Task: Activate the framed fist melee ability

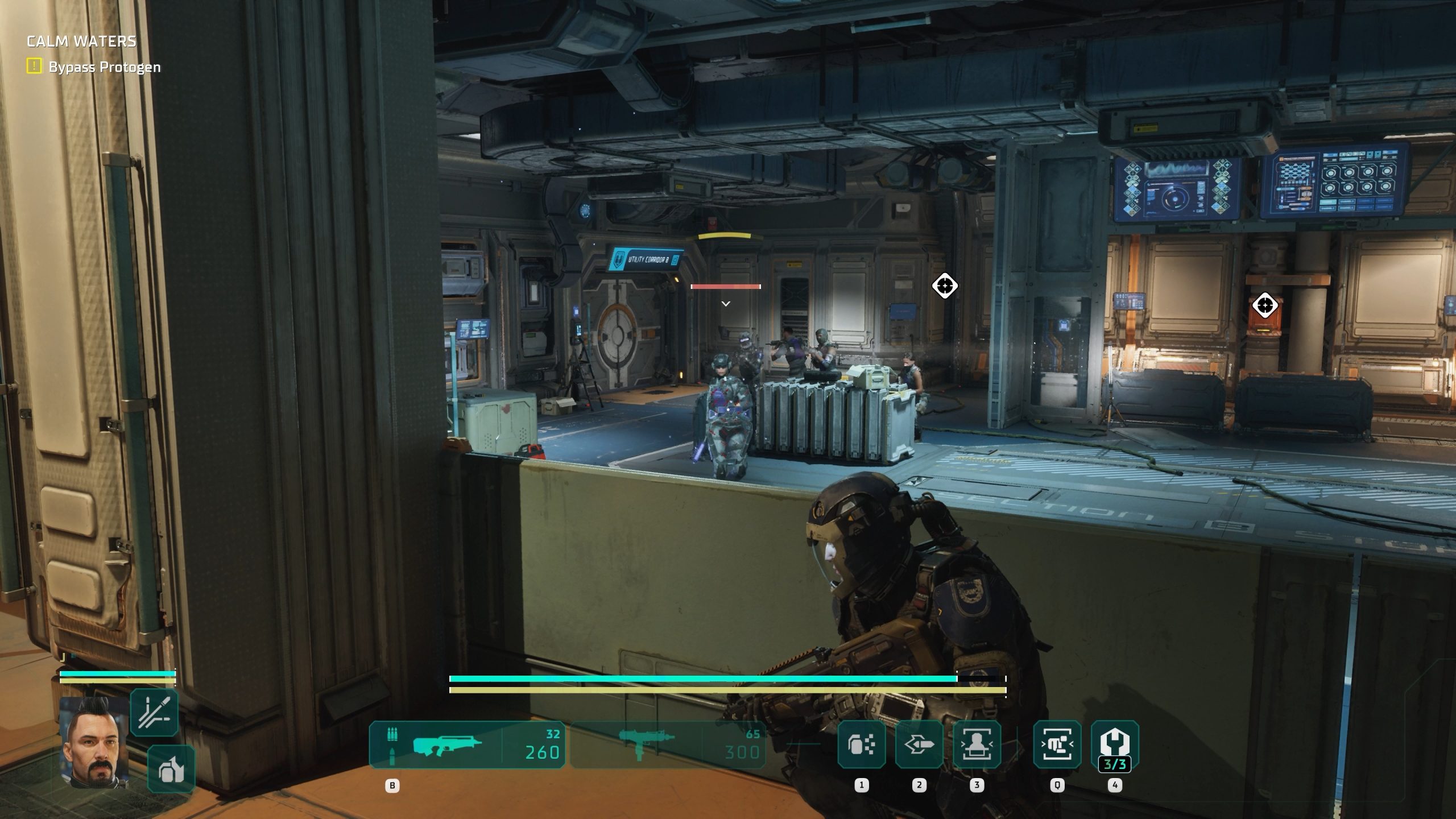Action: click(1057, 744)
